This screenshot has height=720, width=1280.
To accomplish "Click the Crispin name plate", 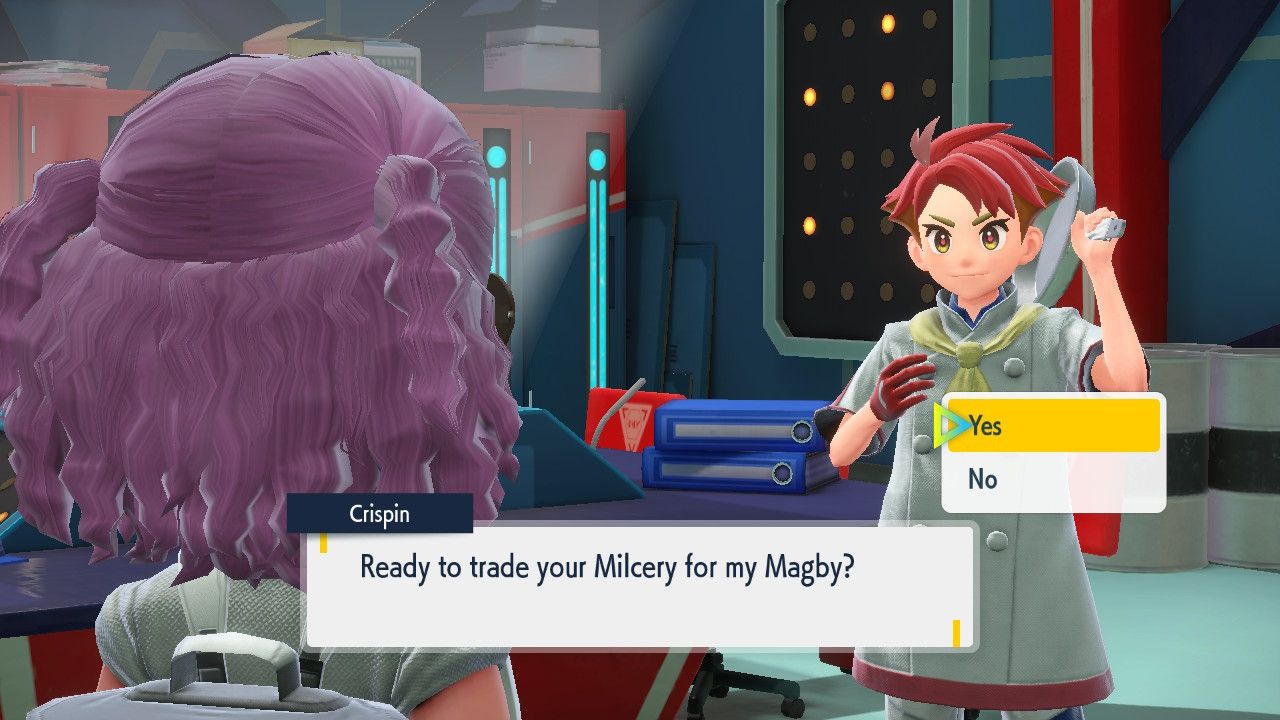I will pos(380,514).
